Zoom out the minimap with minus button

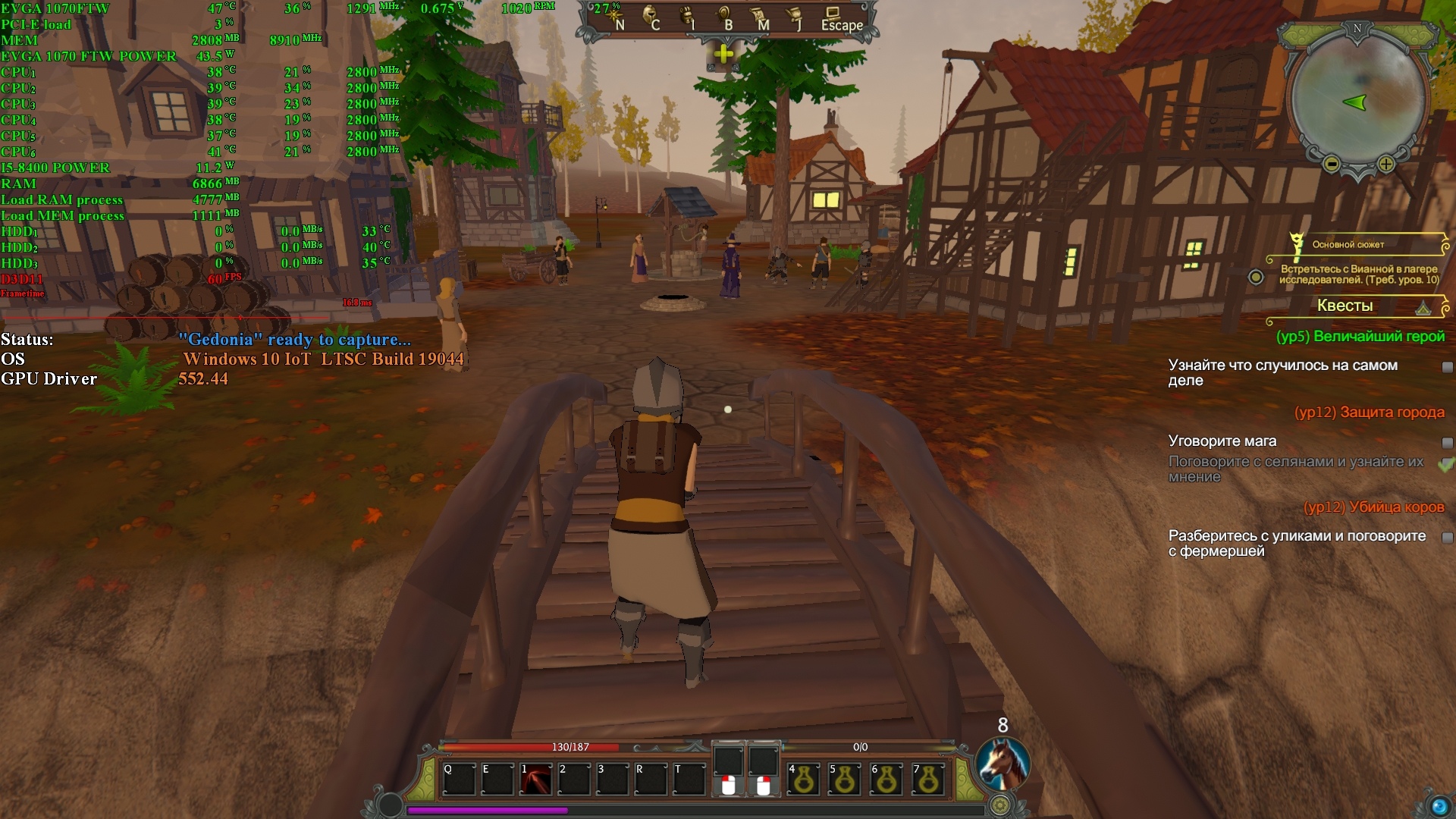[x=1332, y=164]
